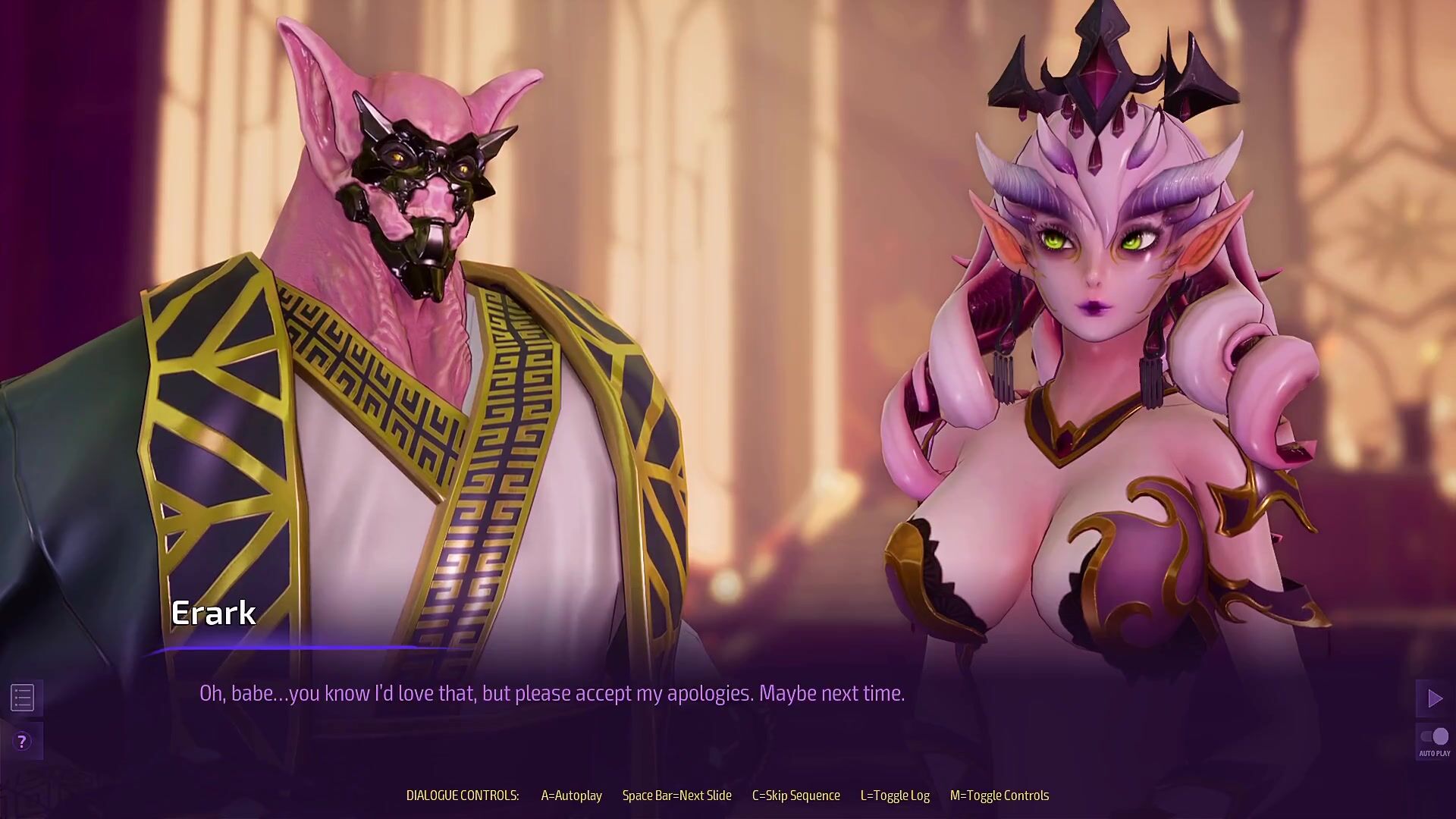Show the question mark help button
This screenshot has width=1456, height=819.
point(23,742)
